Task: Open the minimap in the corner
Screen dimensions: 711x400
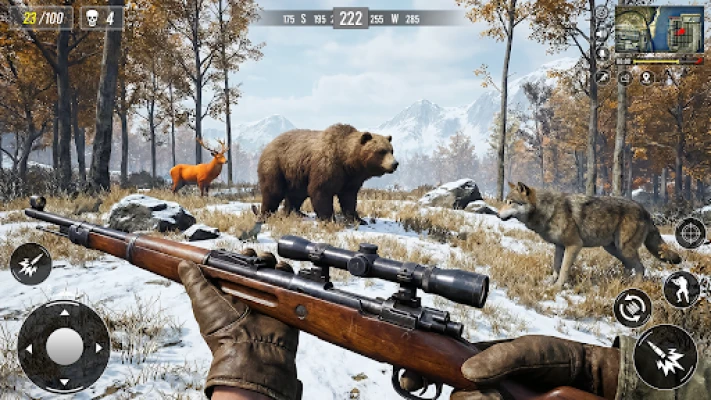Action: click(658, 30)
